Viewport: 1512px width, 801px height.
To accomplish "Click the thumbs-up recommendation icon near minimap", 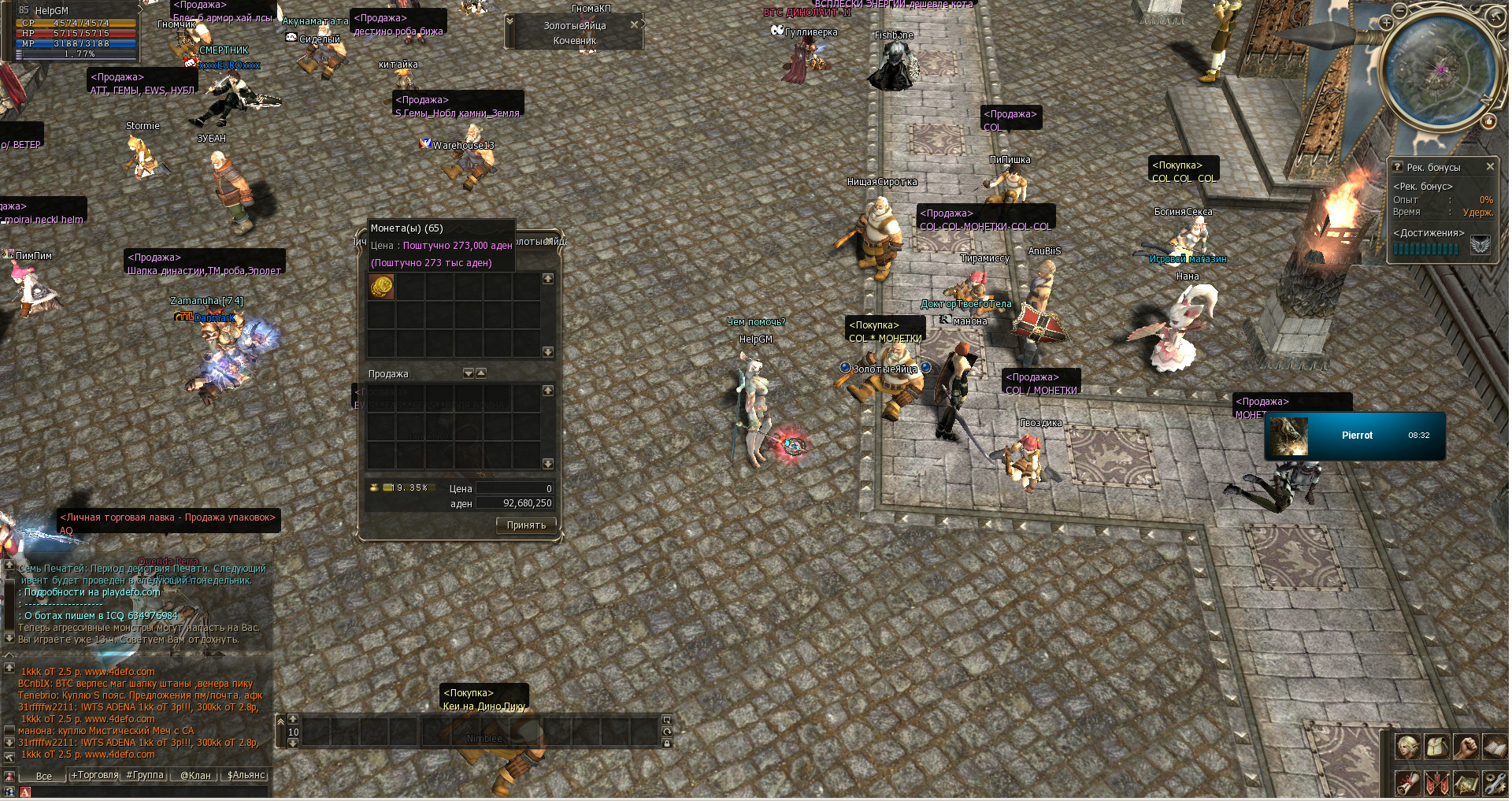I will 1488,121.
